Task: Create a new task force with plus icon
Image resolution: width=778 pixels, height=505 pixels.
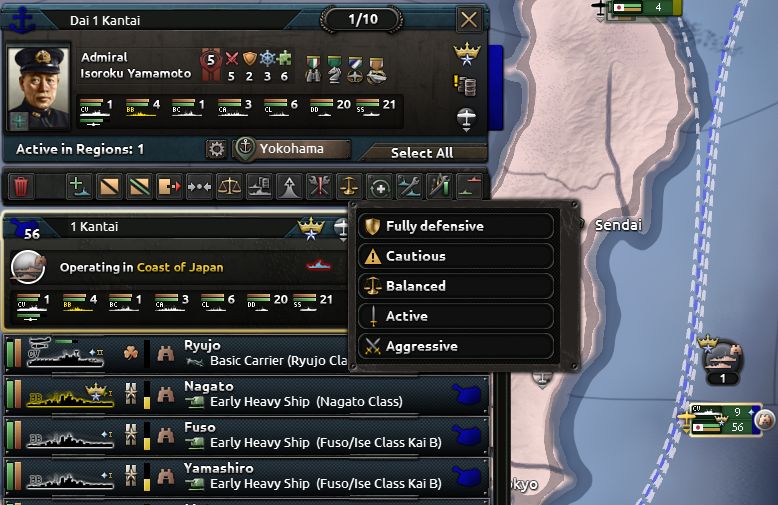Action: point(79,186)
